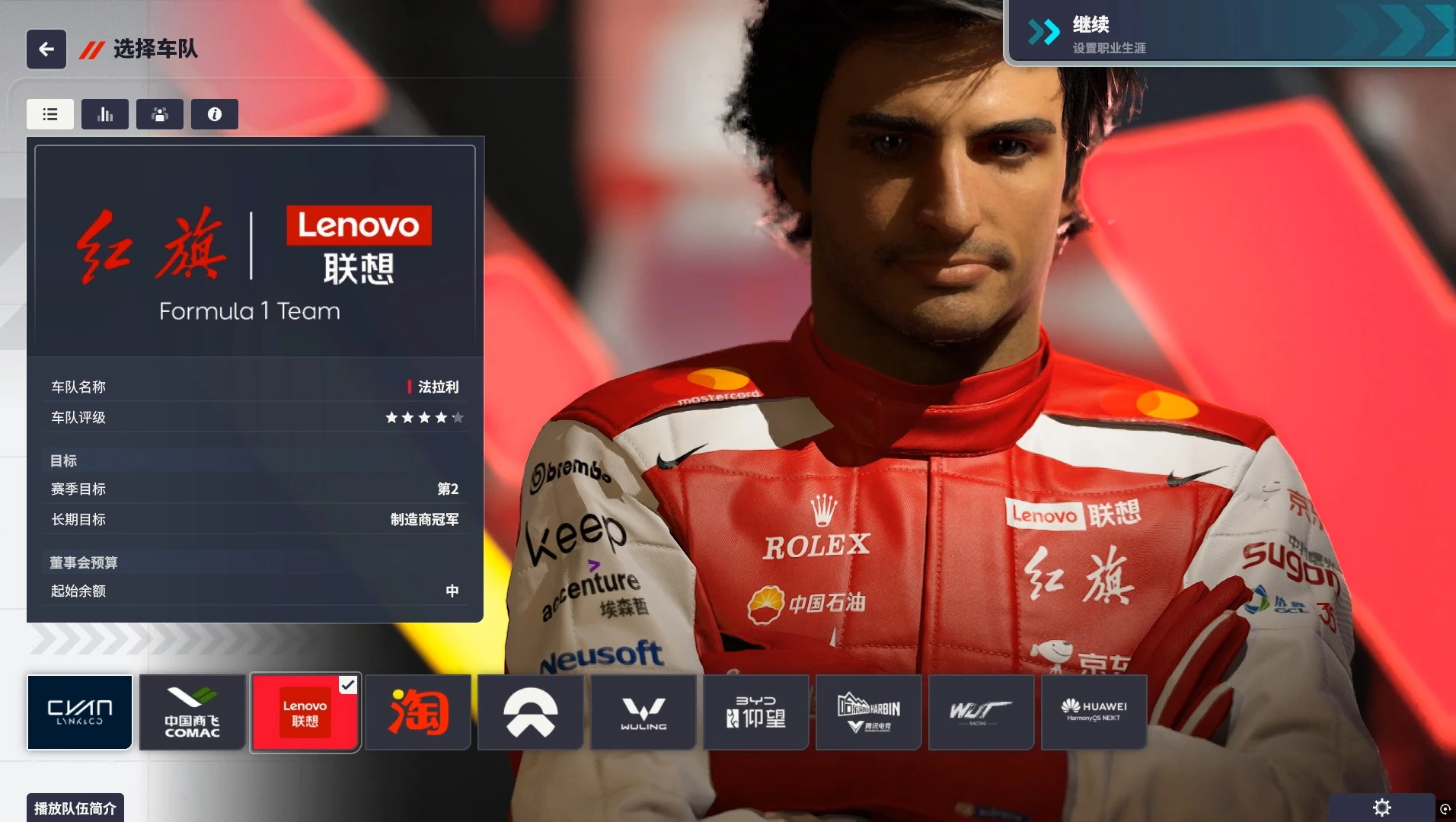Choose the COMAC team tile

[193, 712]
